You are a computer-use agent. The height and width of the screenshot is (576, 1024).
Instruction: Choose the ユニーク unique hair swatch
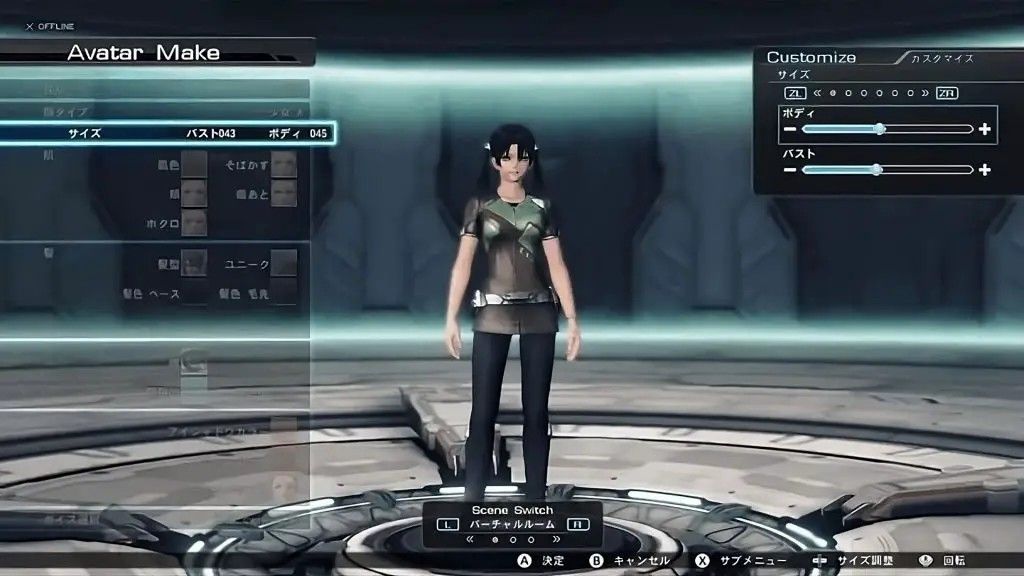pos(284,263)
